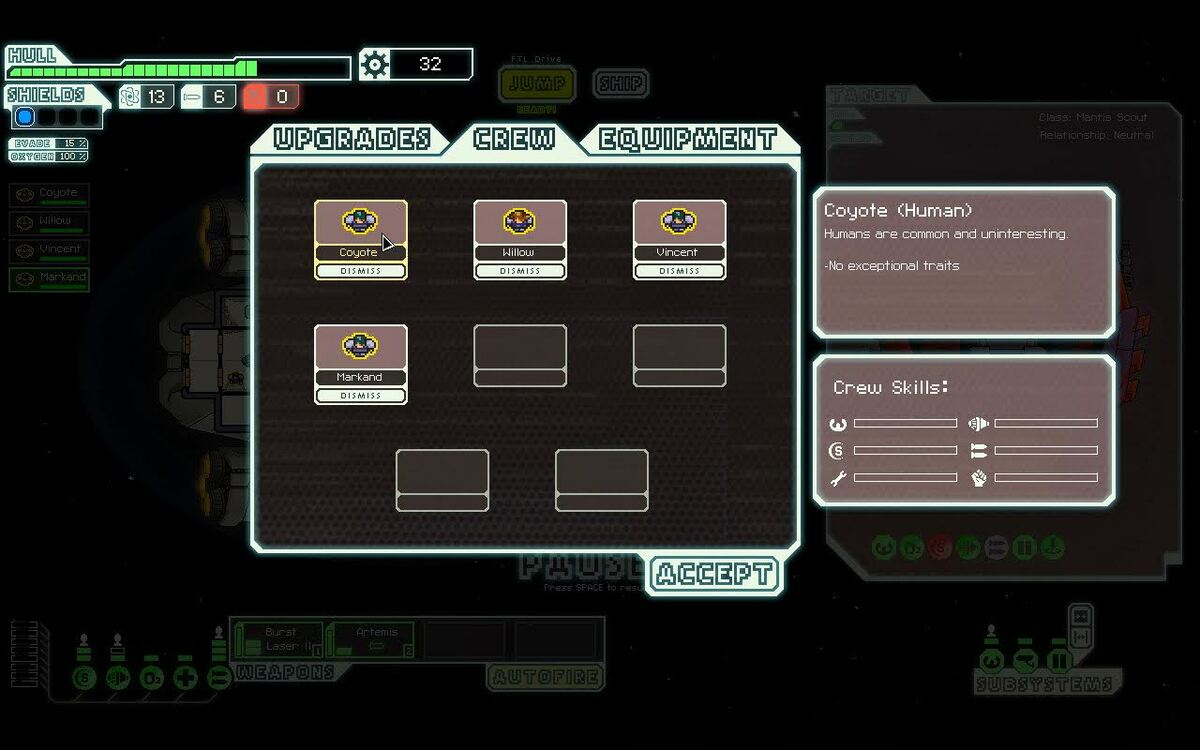Activate the FTL Jump button
The height and width of the screenshot is (750, 1200).
tap(537, 84)
